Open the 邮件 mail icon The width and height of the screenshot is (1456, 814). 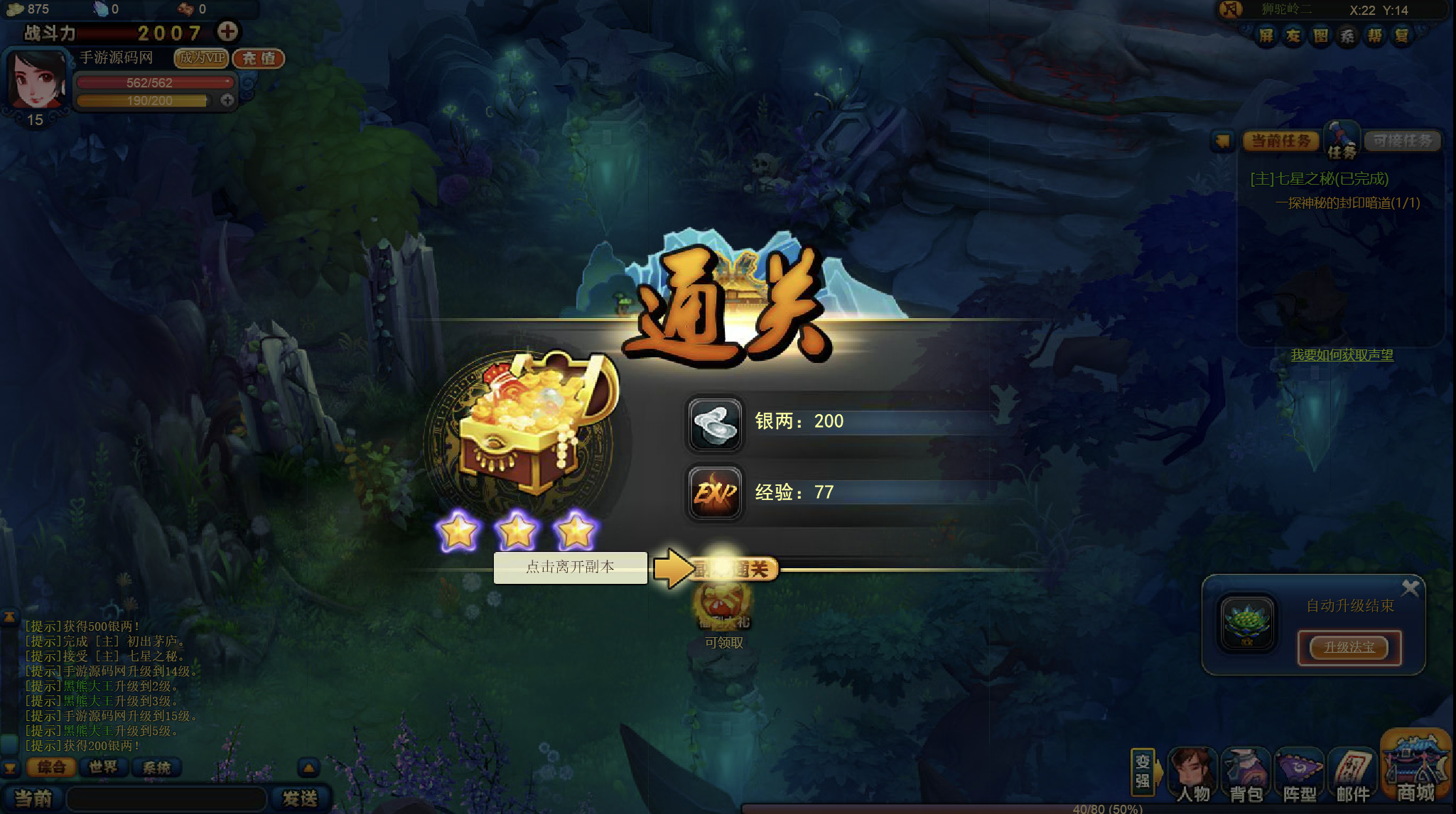pyautogui.click(x=1353, y=776)
